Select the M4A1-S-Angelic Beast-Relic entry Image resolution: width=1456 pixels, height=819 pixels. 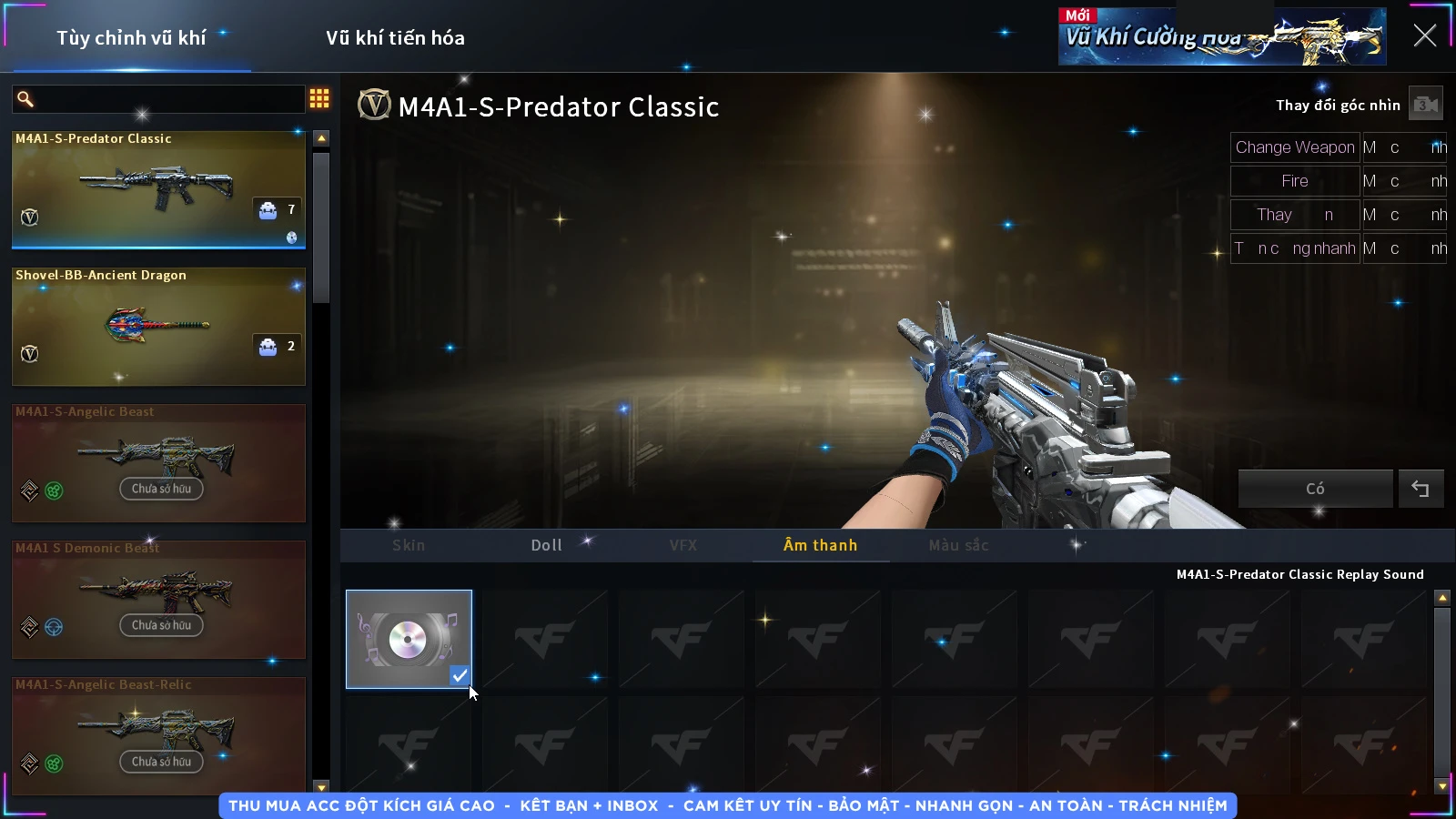click(x=158, y=735)
